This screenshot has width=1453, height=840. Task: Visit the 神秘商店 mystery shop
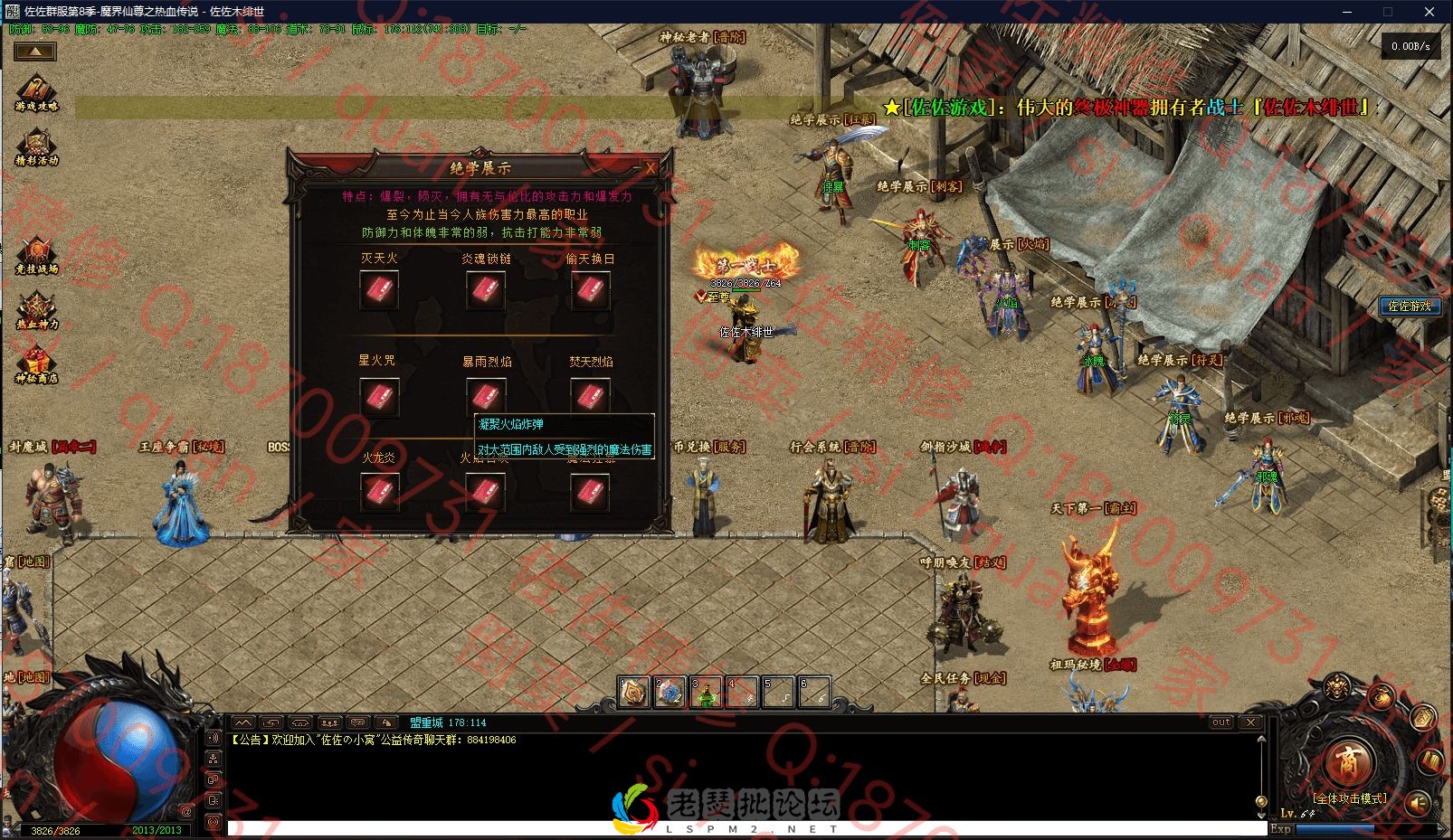pos(36,363)
